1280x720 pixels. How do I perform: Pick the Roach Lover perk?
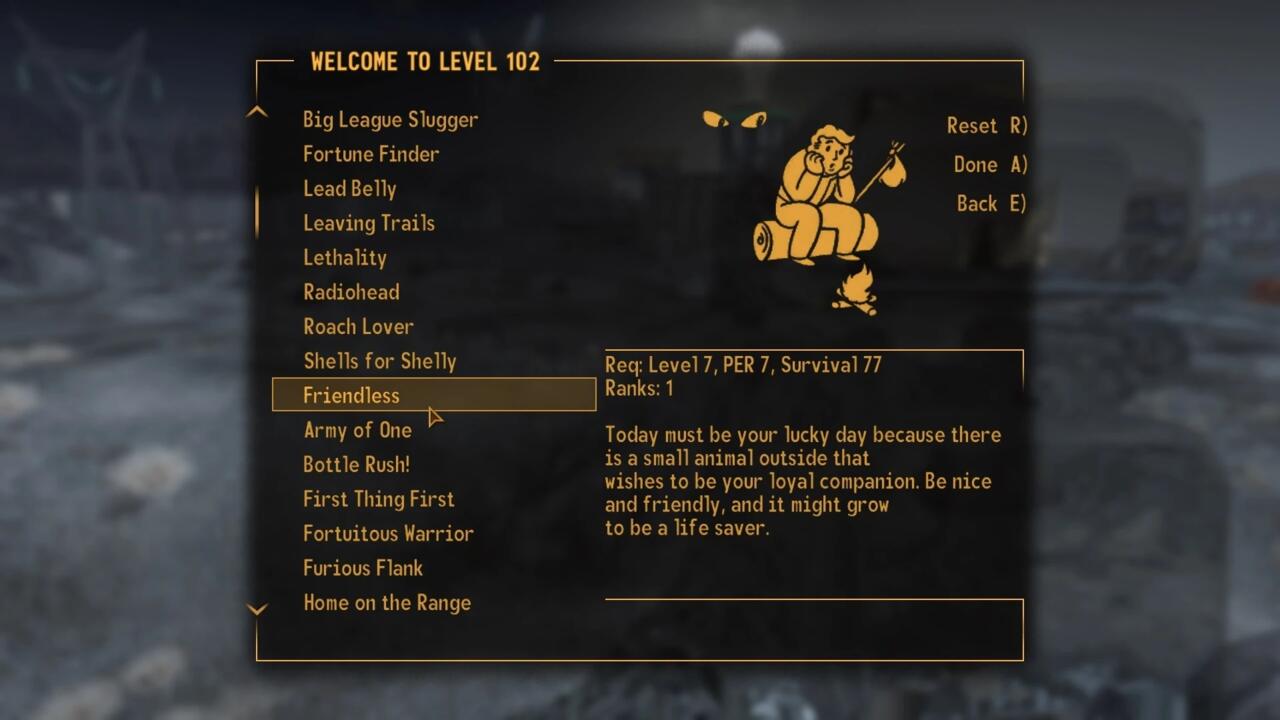coord(358,327)
